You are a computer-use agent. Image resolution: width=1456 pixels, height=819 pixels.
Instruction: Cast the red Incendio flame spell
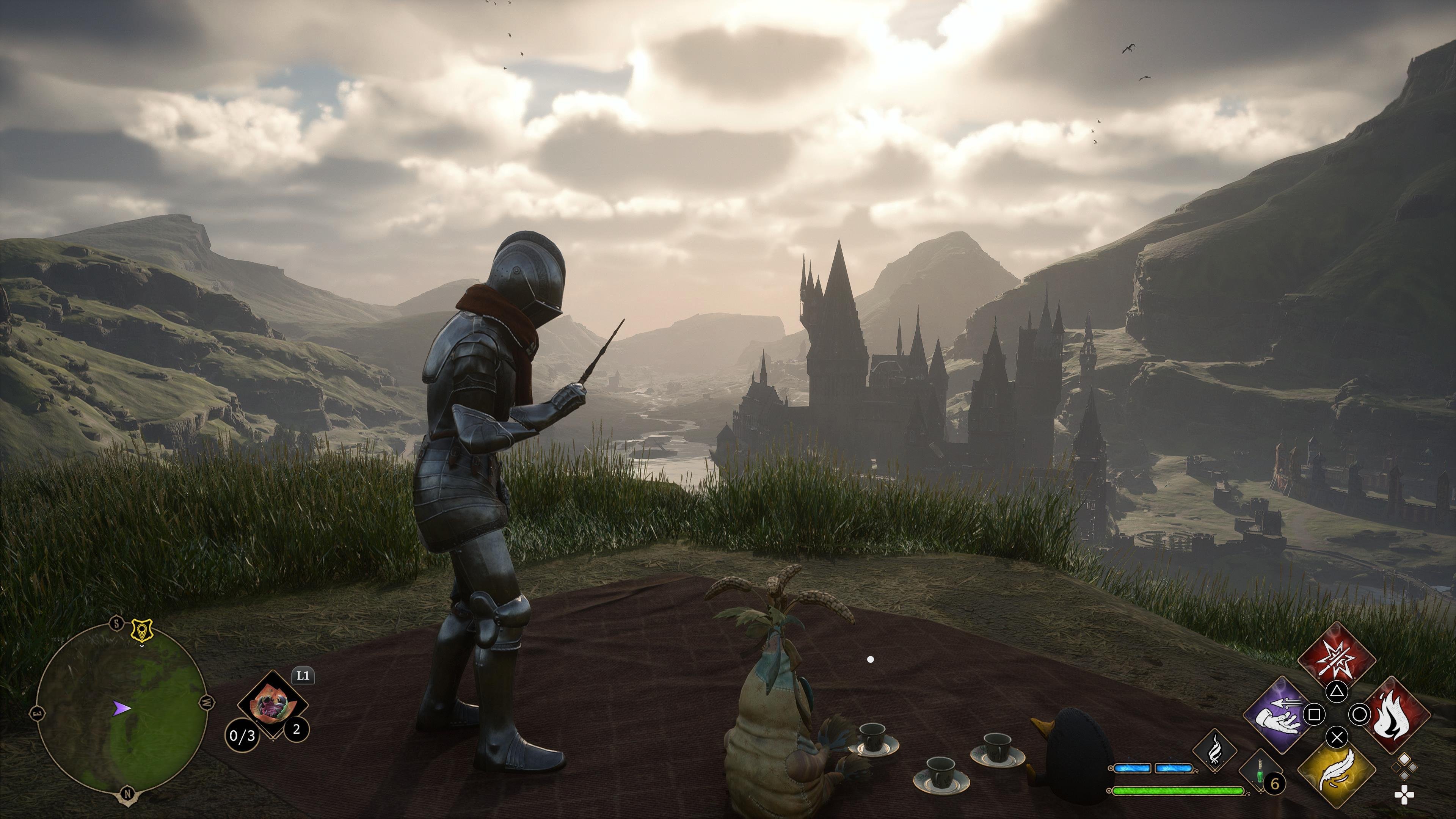click(1395, 714)
